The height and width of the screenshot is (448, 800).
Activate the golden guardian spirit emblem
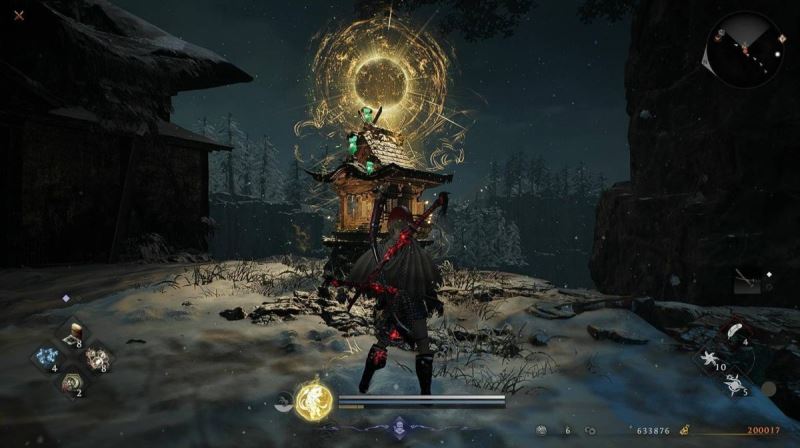(x=311, y=402)
